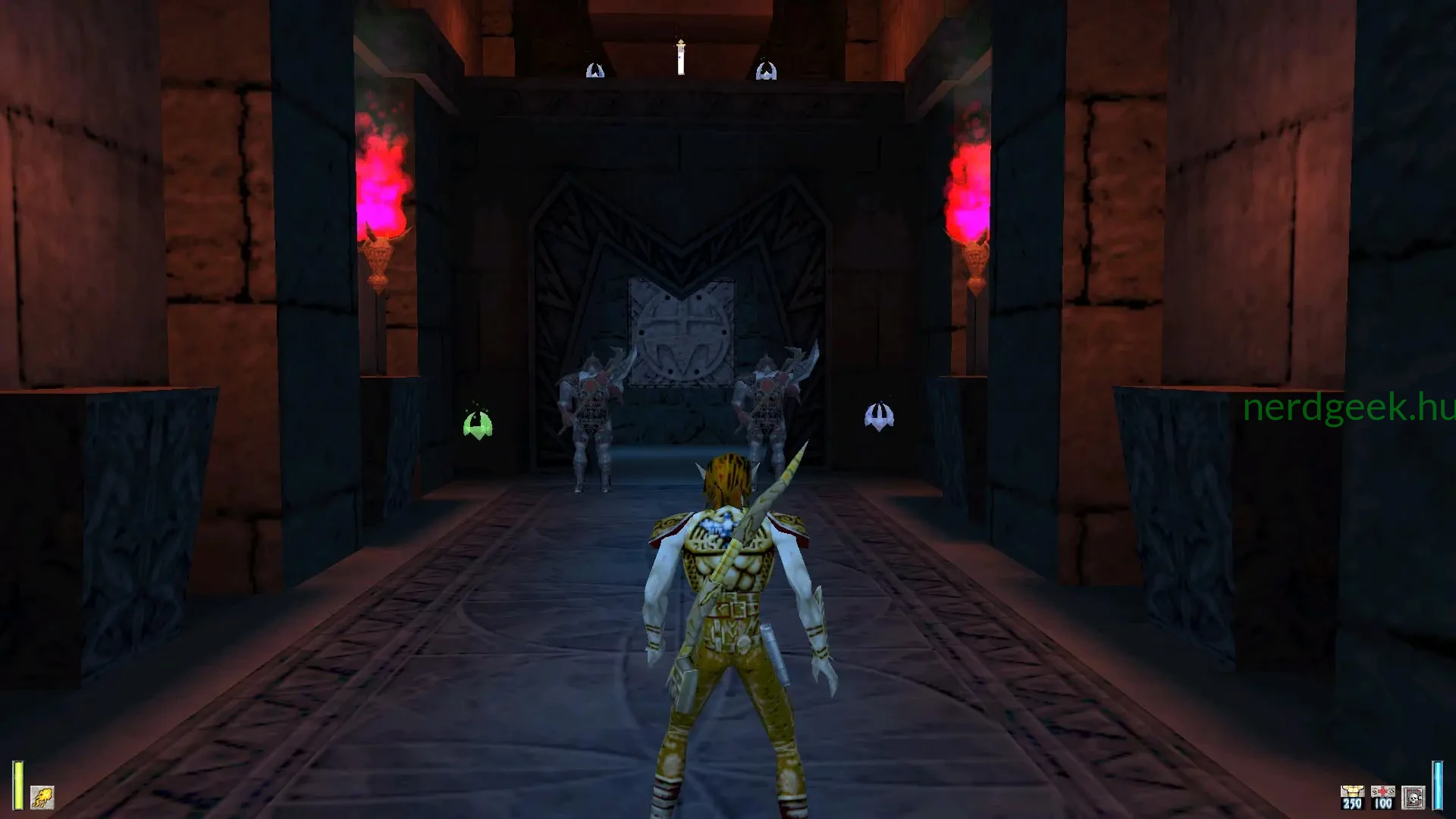
Task: Open the nerdgeek.hu watermark link
Action: point(1351,409)
